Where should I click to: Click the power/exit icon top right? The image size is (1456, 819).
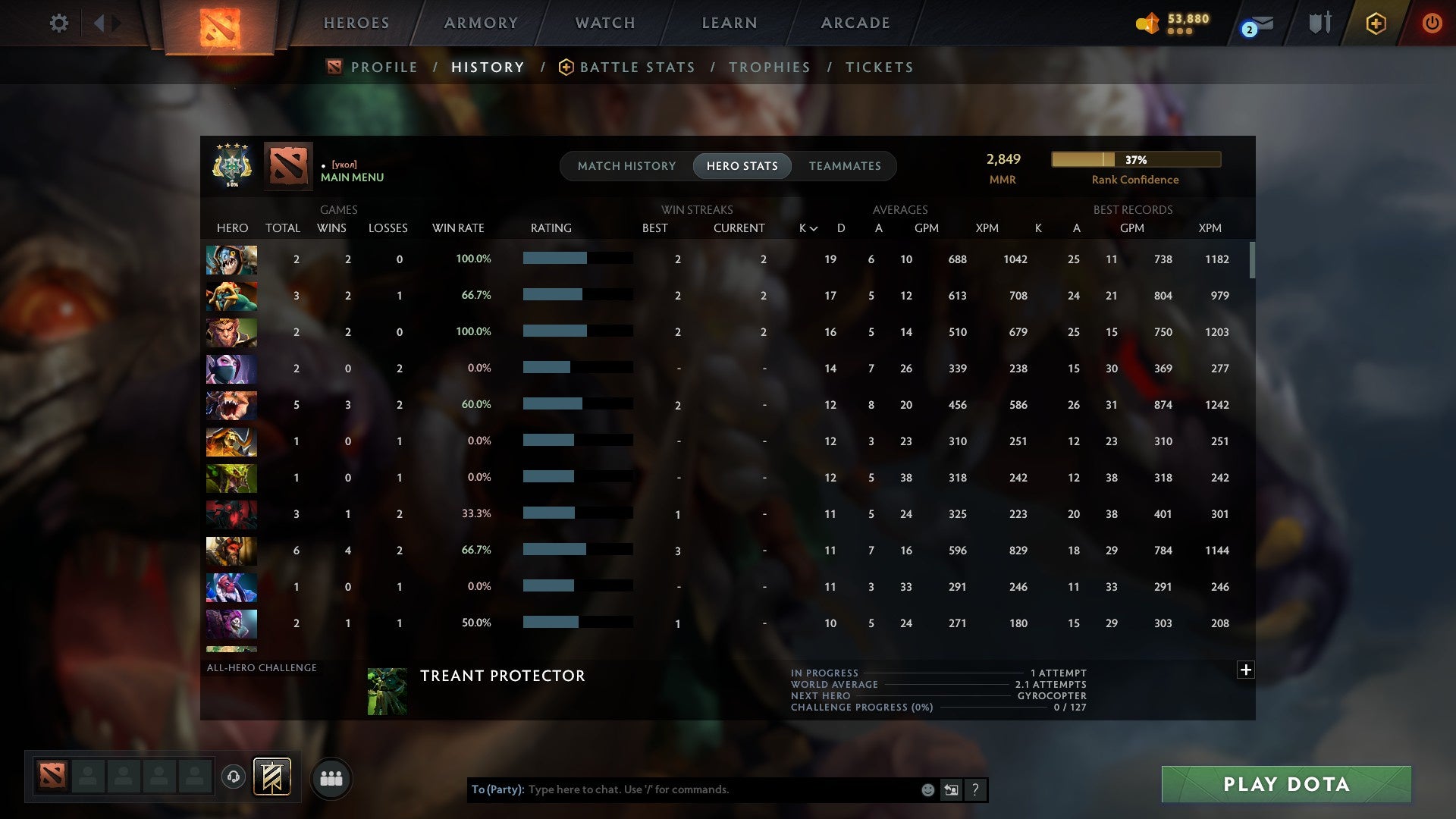click(1432, 23)
